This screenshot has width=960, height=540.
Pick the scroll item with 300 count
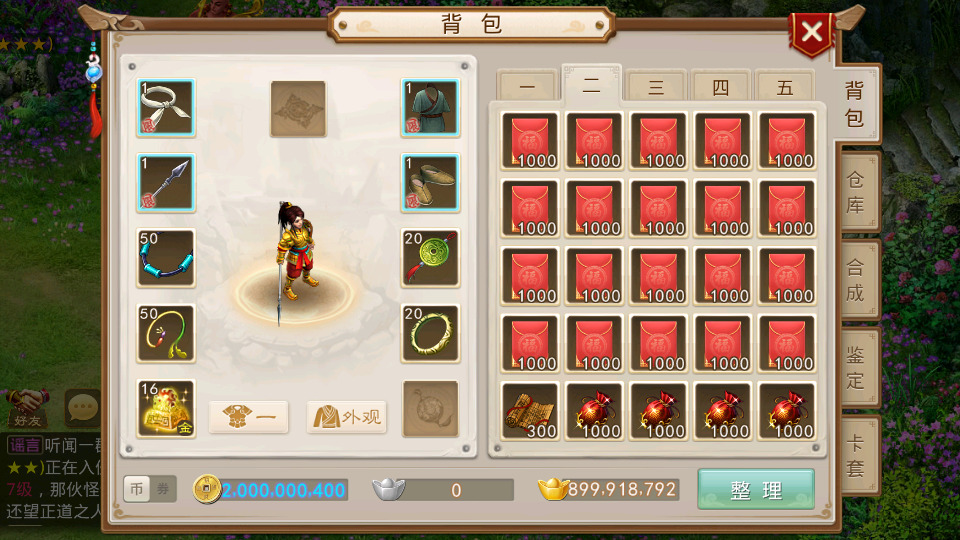(x=530, y=411)
